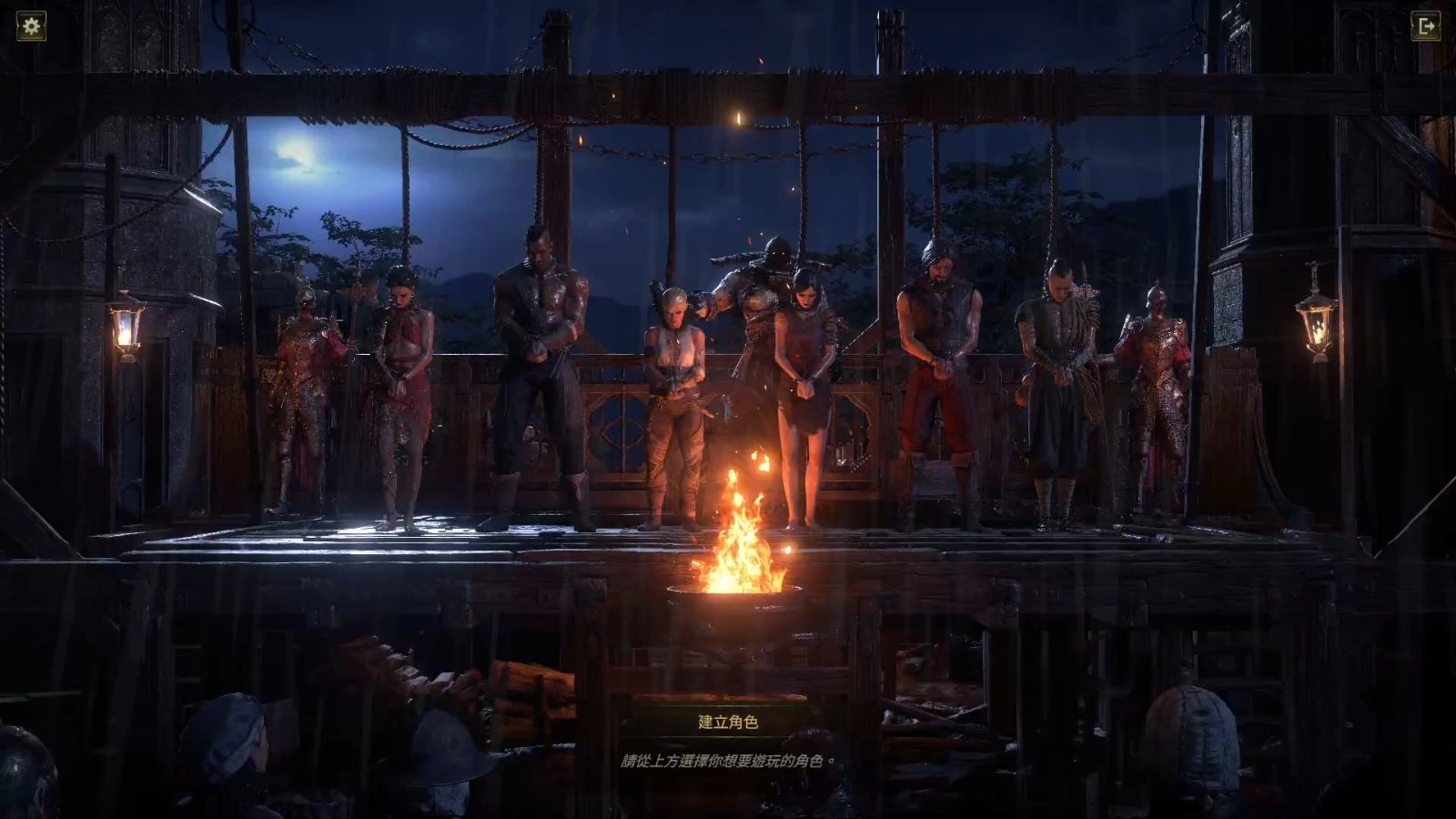
Task: Choose the long-haired man in red trousers
Action: click(937, 373)
